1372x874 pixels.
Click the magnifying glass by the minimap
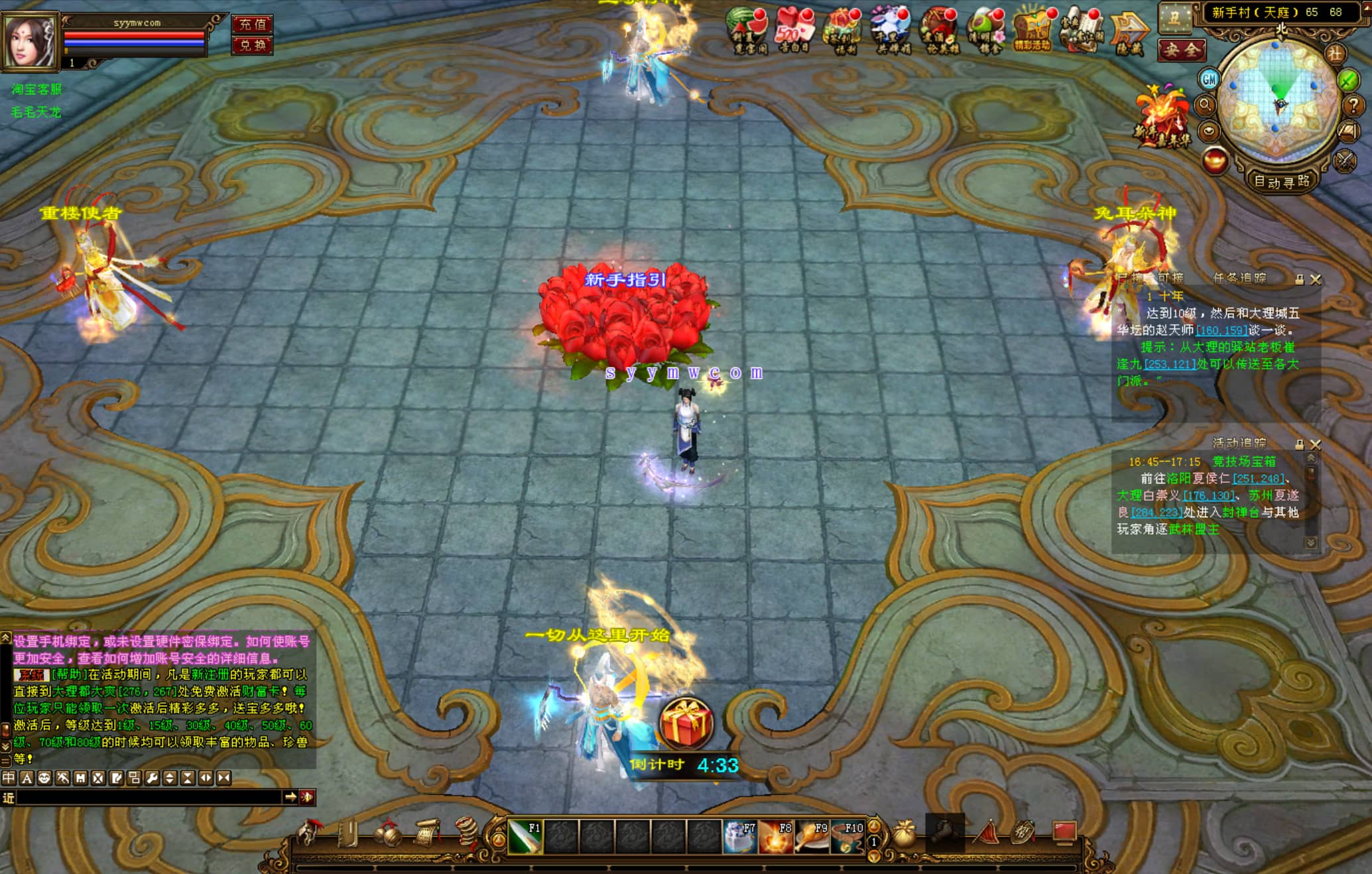(x=1205, y=105)
